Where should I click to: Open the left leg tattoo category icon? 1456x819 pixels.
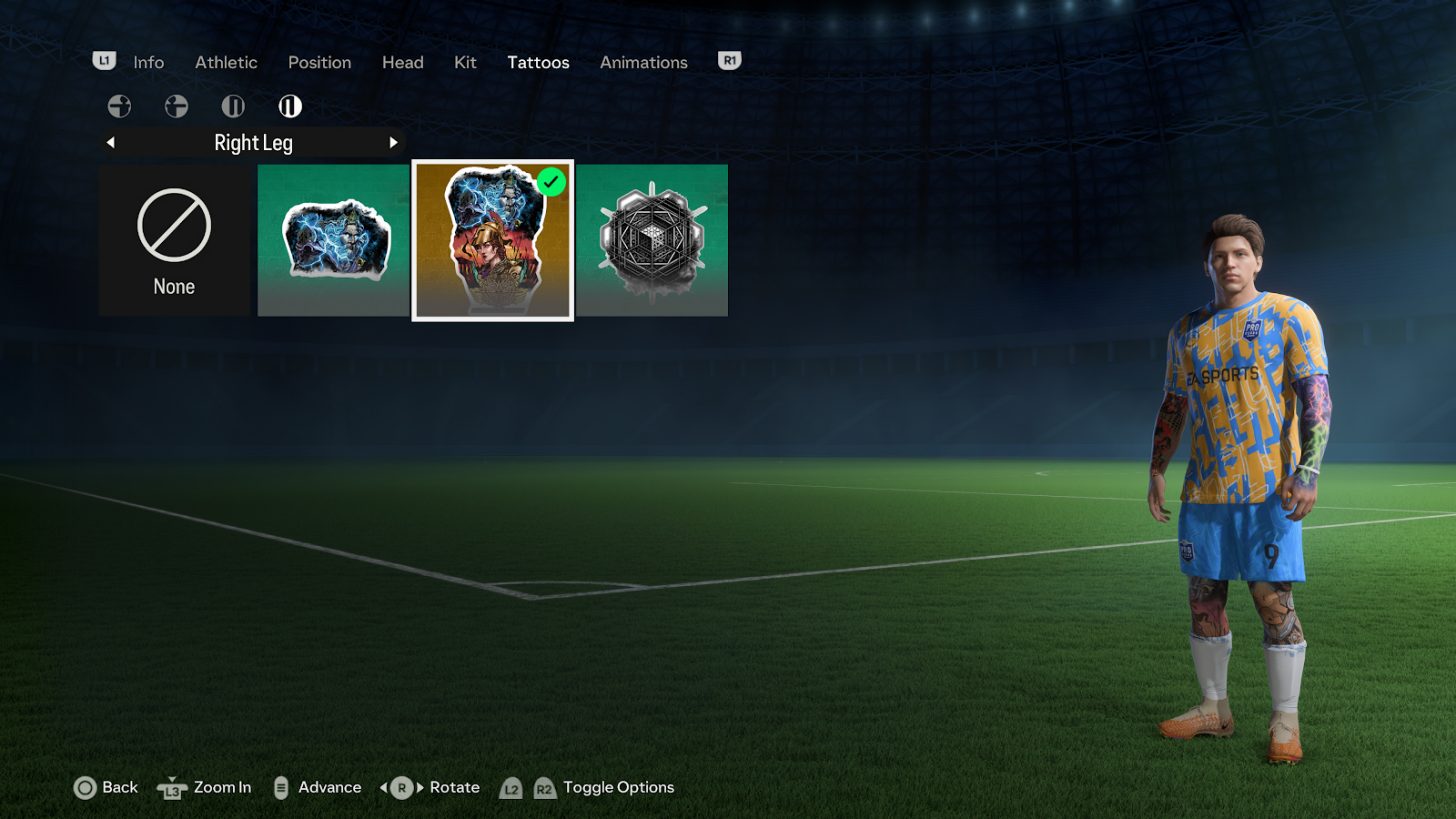tap(232, 106)
